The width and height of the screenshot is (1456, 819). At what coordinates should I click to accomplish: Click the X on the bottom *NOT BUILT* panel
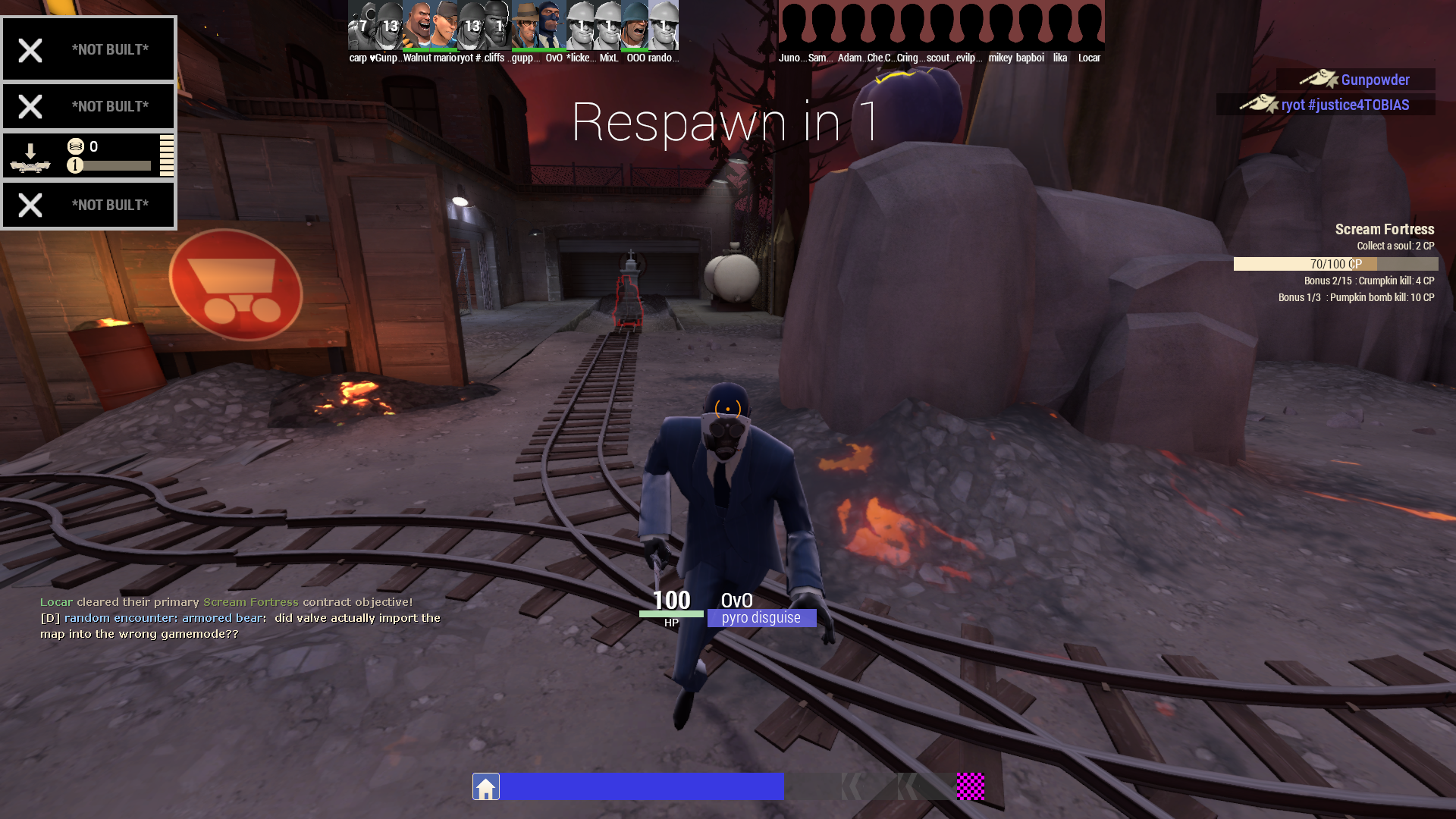coord(30,204)
